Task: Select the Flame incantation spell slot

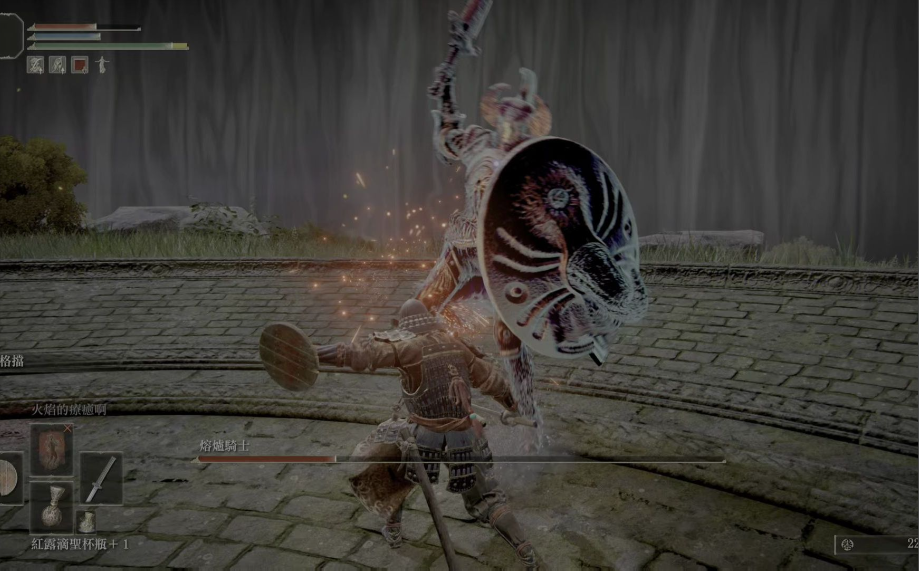Action: click(51, 448)
